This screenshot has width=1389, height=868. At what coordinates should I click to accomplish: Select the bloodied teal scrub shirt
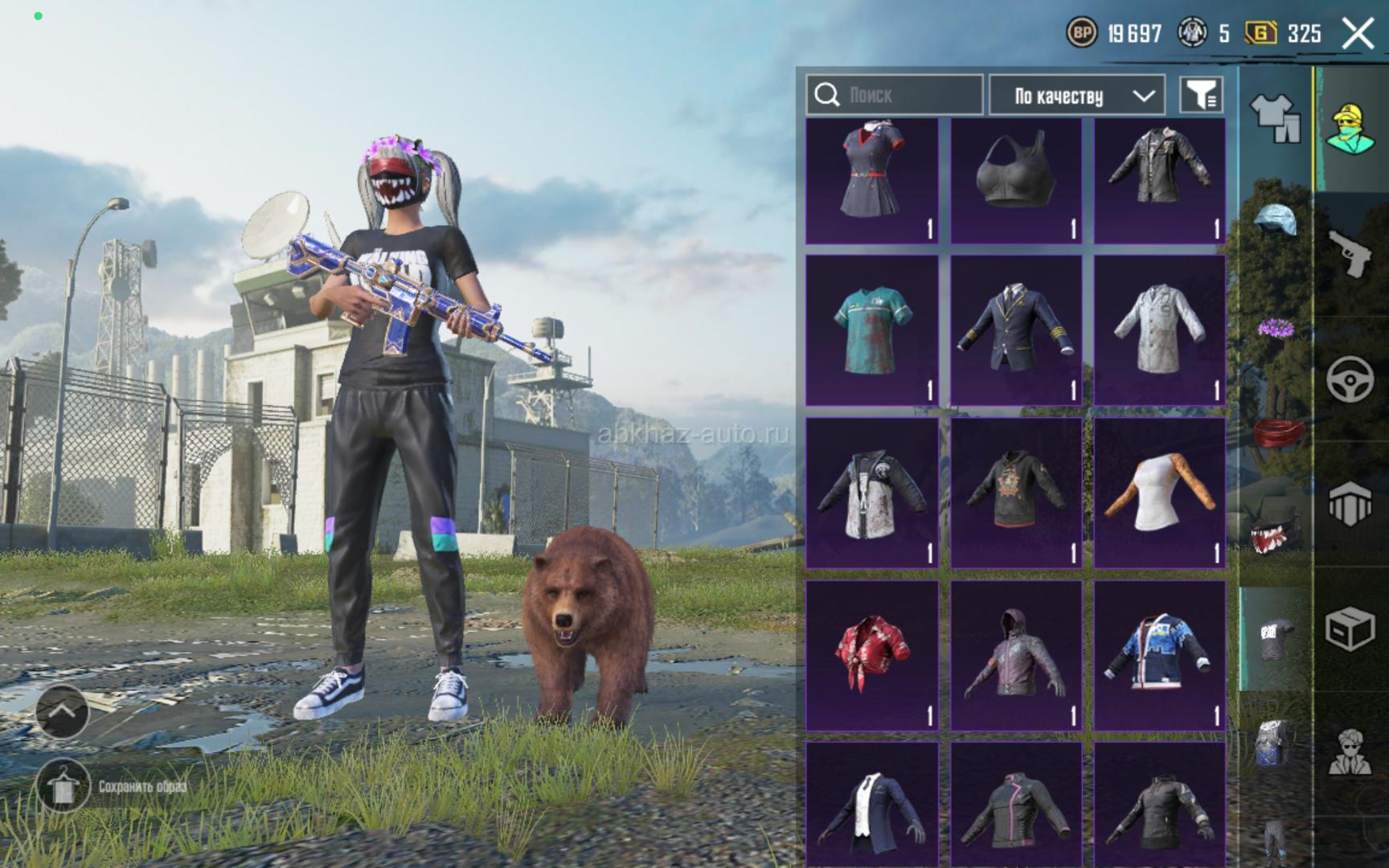coord(872,330)
